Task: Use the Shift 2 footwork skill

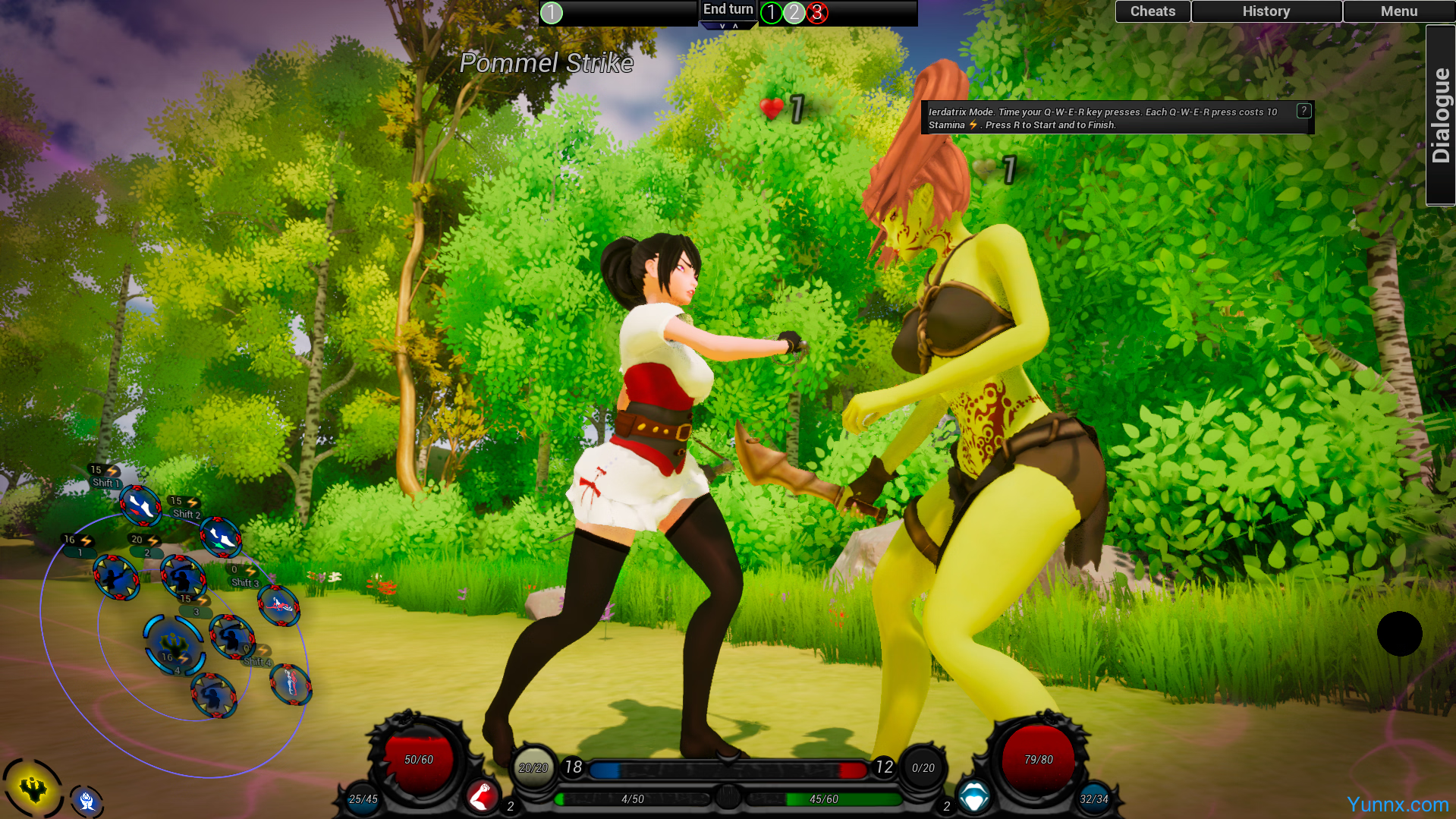Action: pyautogui.click(x=221, y=537)
